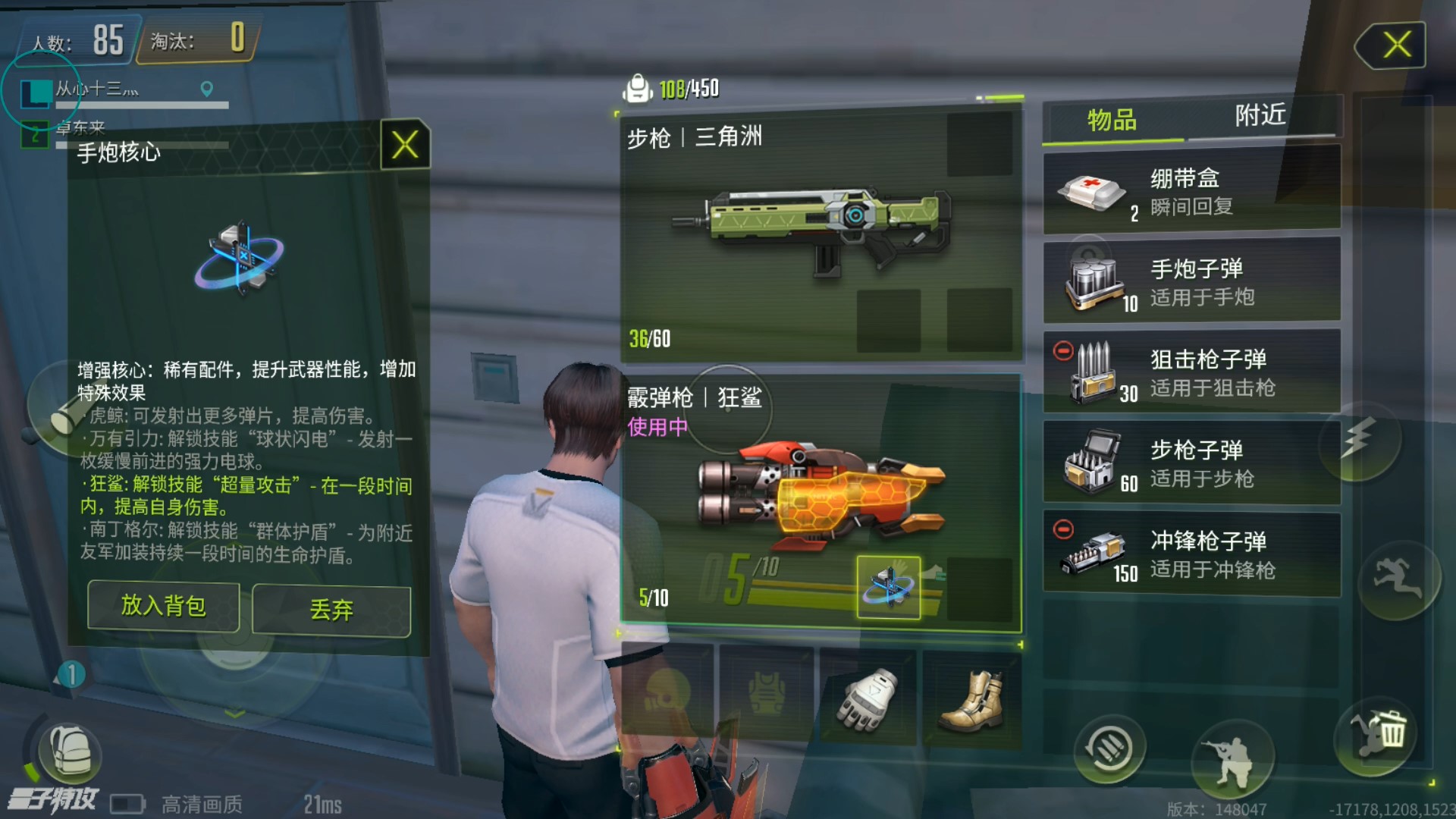This screenshot has height=819, width=1456.
Task: Select the 狙击枪子弹 ammo row
Action: 1191,372
